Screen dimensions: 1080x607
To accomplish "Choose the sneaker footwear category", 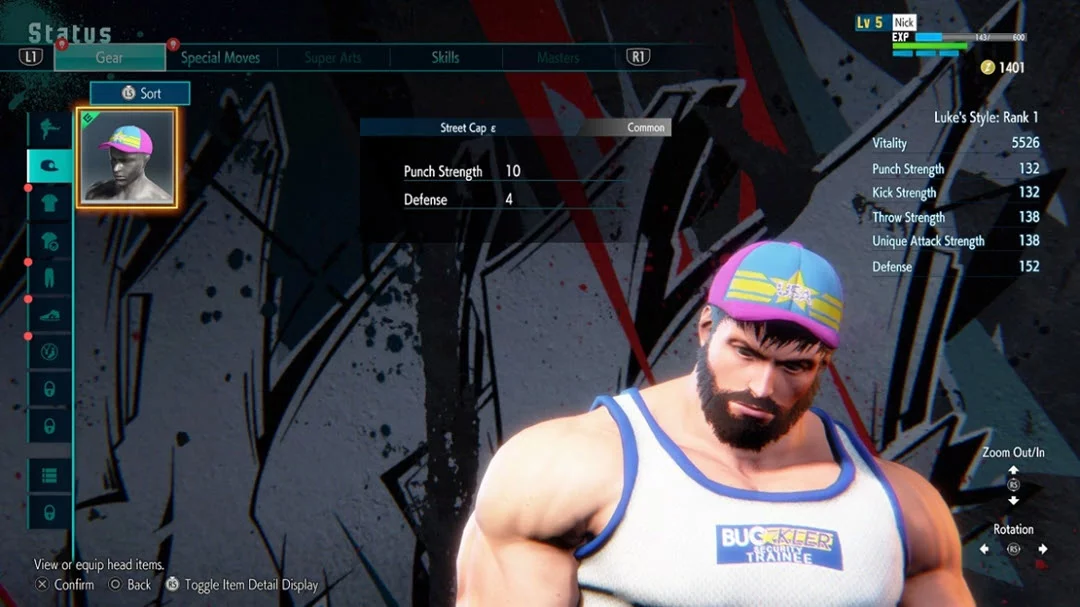I will 49,314.
